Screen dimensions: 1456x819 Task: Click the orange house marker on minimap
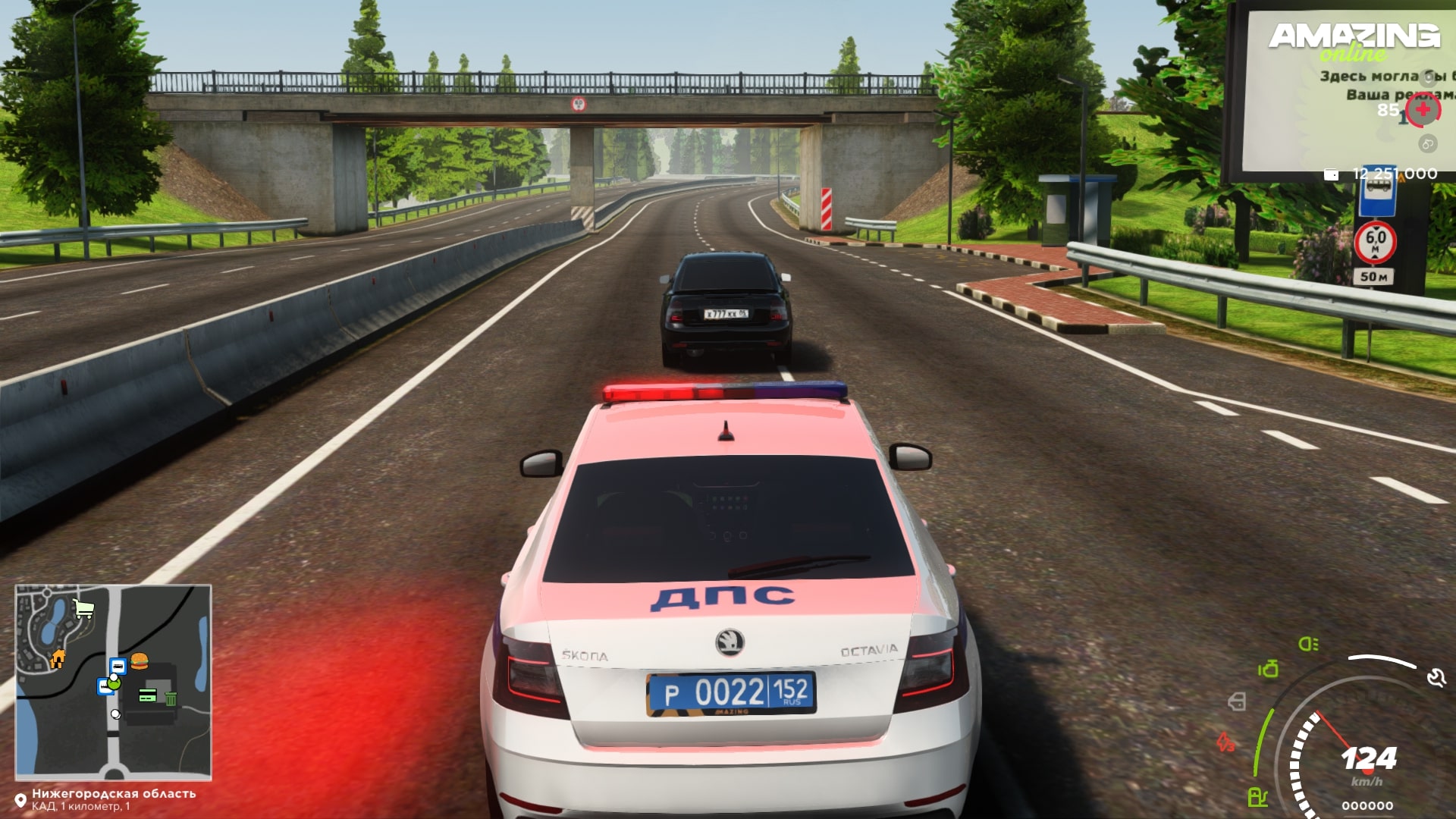[x=58, y=659]
